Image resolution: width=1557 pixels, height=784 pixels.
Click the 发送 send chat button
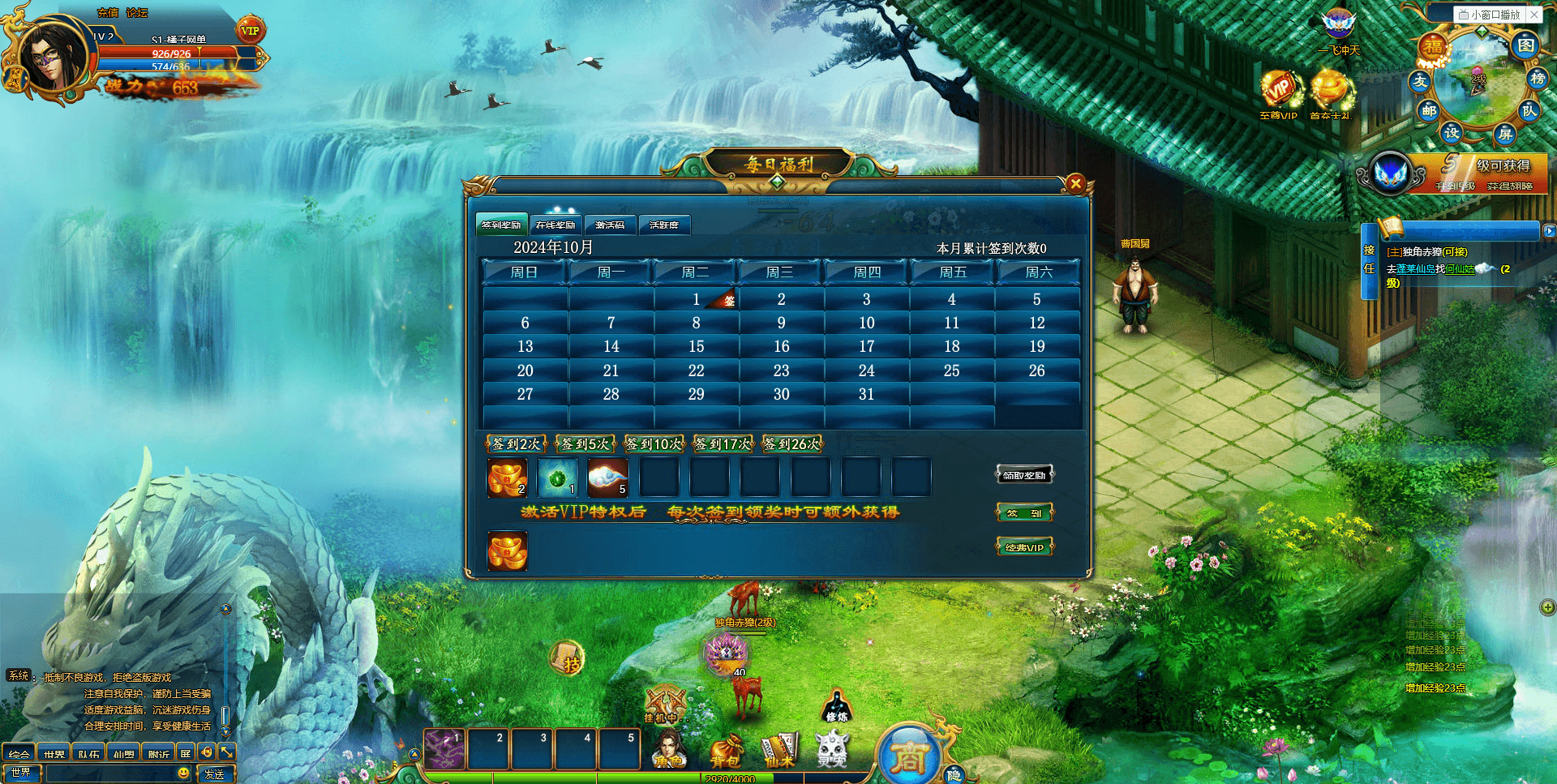coord(215,774)
